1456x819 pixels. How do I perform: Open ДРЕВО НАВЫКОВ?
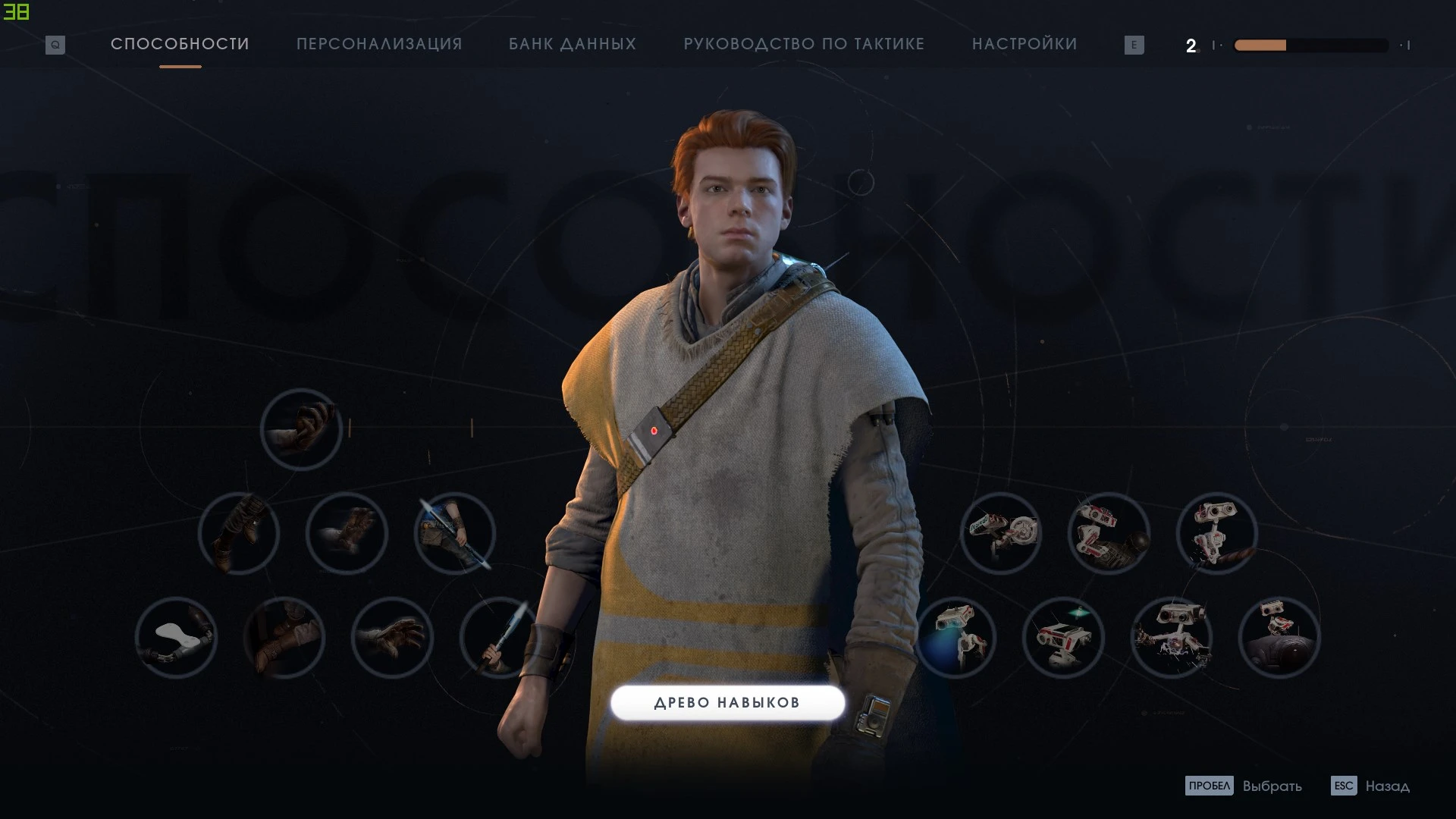click(727, 703)
